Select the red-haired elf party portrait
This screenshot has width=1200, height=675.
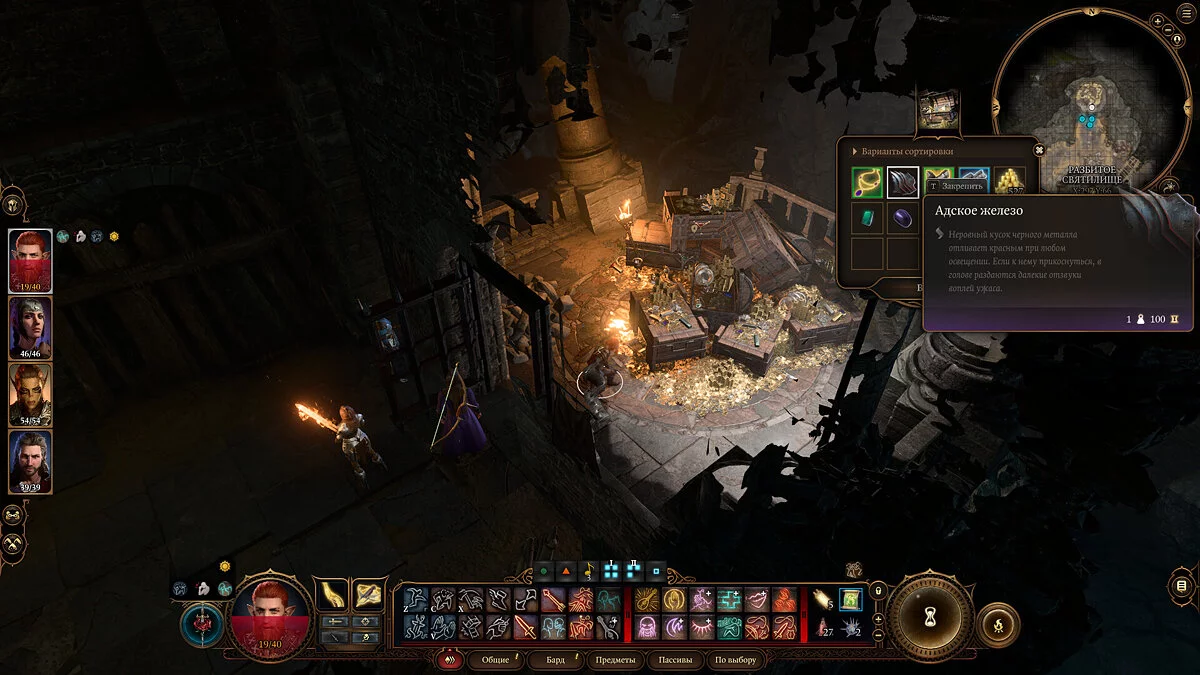pyautogui.click(x=30, y=260)
